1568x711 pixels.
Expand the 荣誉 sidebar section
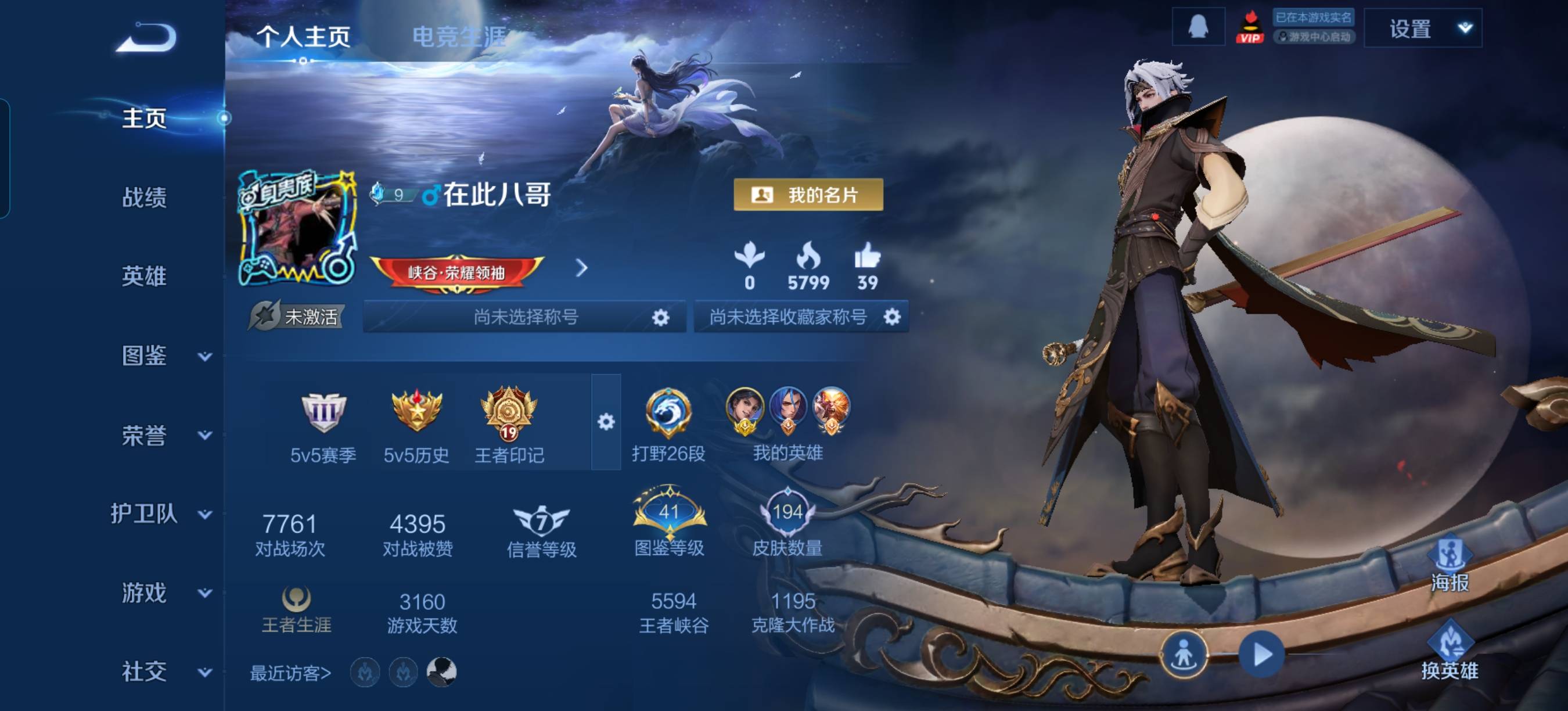163,435
